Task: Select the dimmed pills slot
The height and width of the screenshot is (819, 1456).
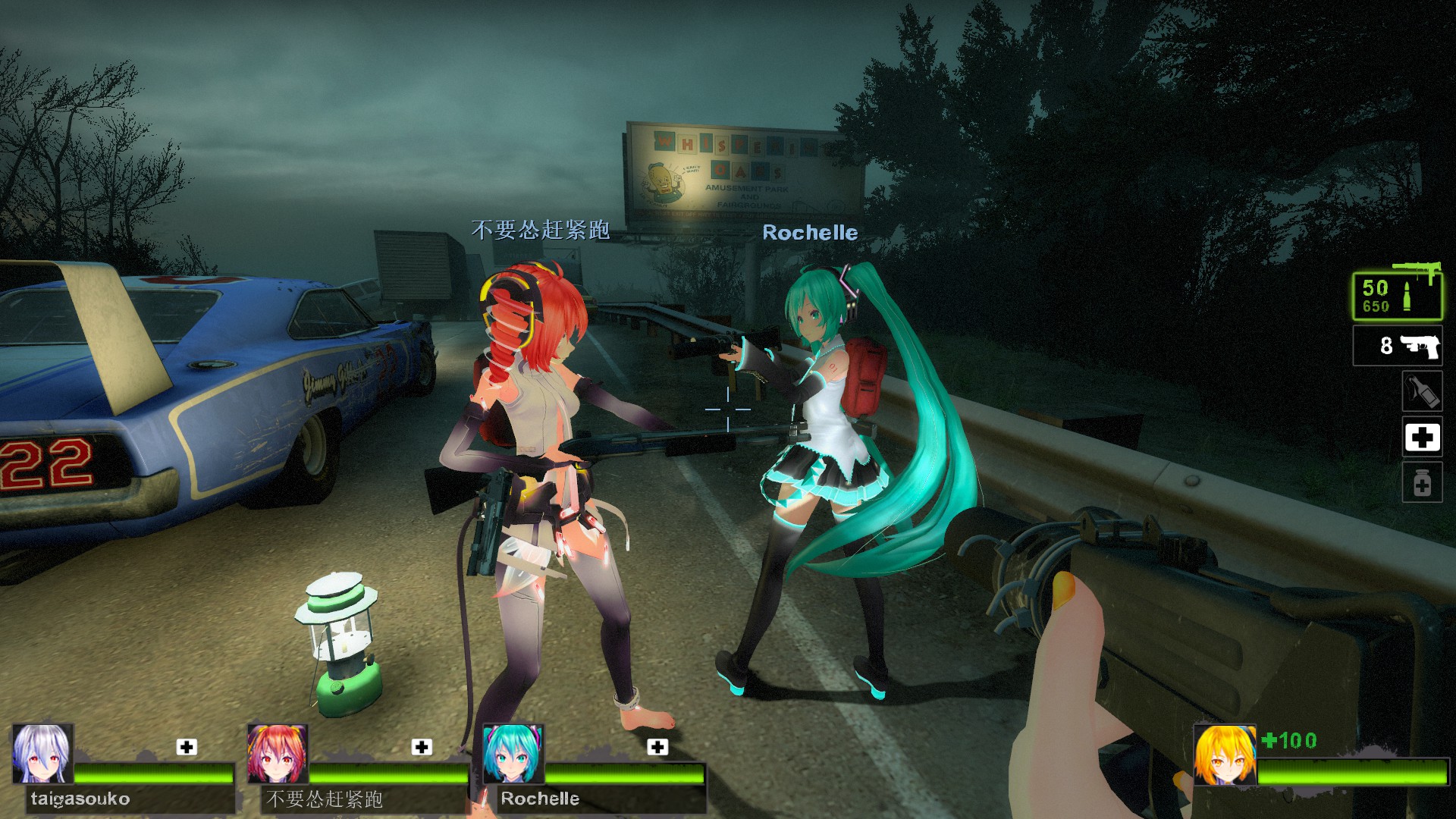Action: [1421, 484]
